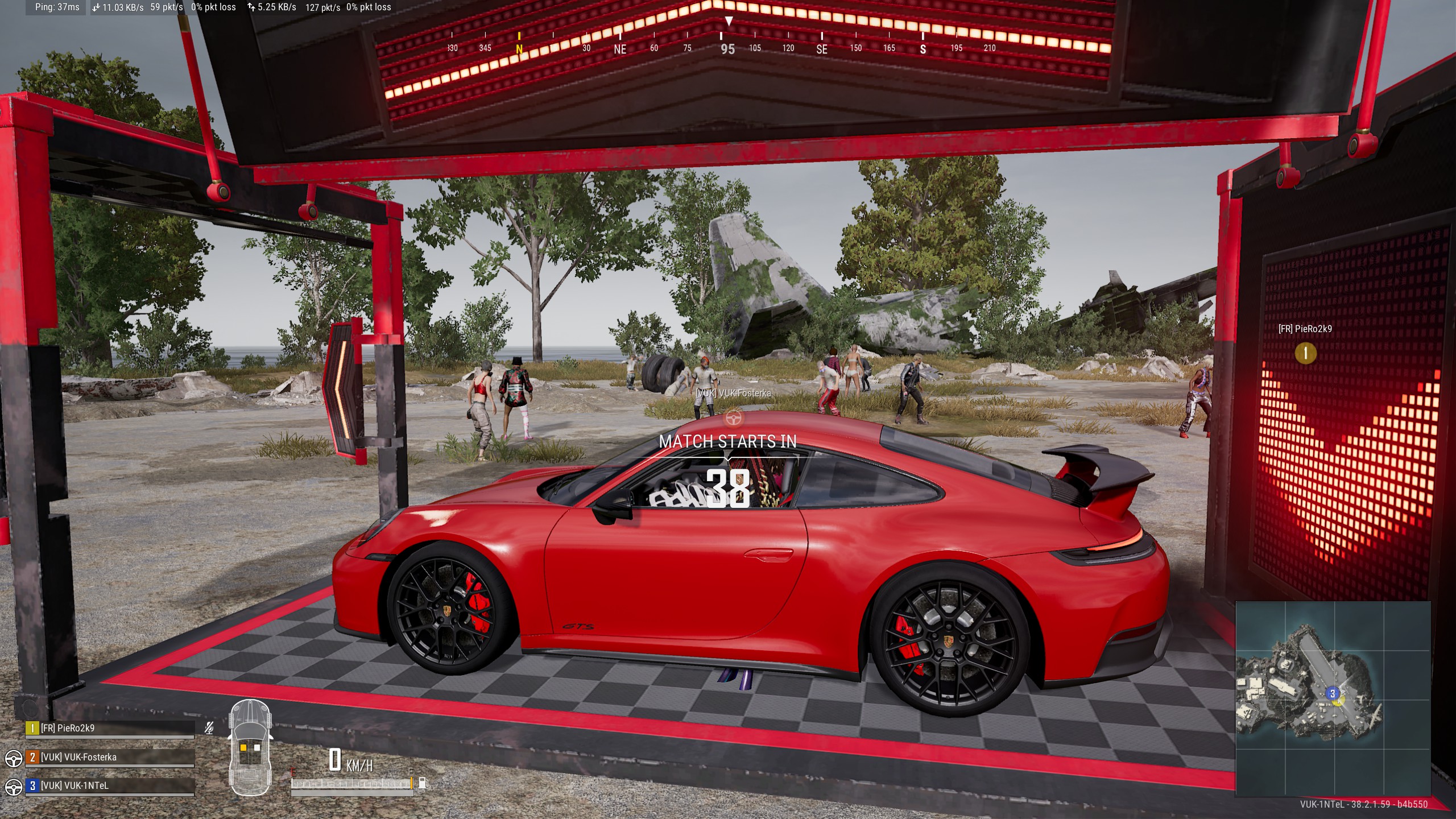Viewport: 1456px width, 819px height.
Task: Click the muted microphone icon
Action: click(x=209, y=728)
